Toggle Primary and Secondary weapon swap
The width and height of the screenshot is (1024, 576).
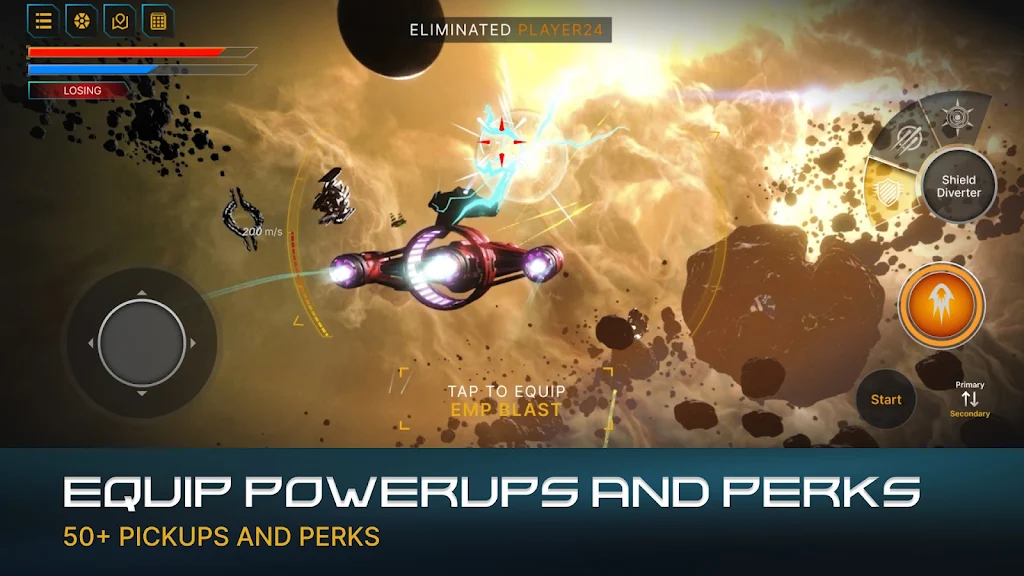pyautogui.click(x=969, y=399)
